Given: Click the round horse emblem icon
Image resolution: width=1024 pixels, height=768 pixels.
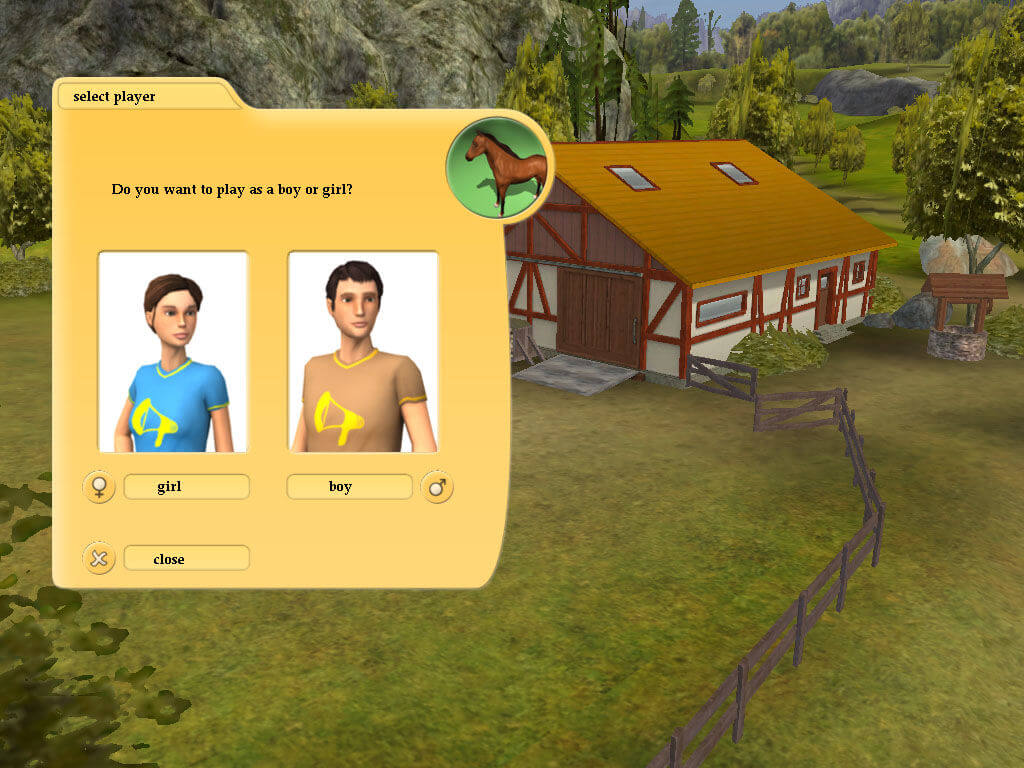Looking at the screenshot, I should [x=497, y=167].
